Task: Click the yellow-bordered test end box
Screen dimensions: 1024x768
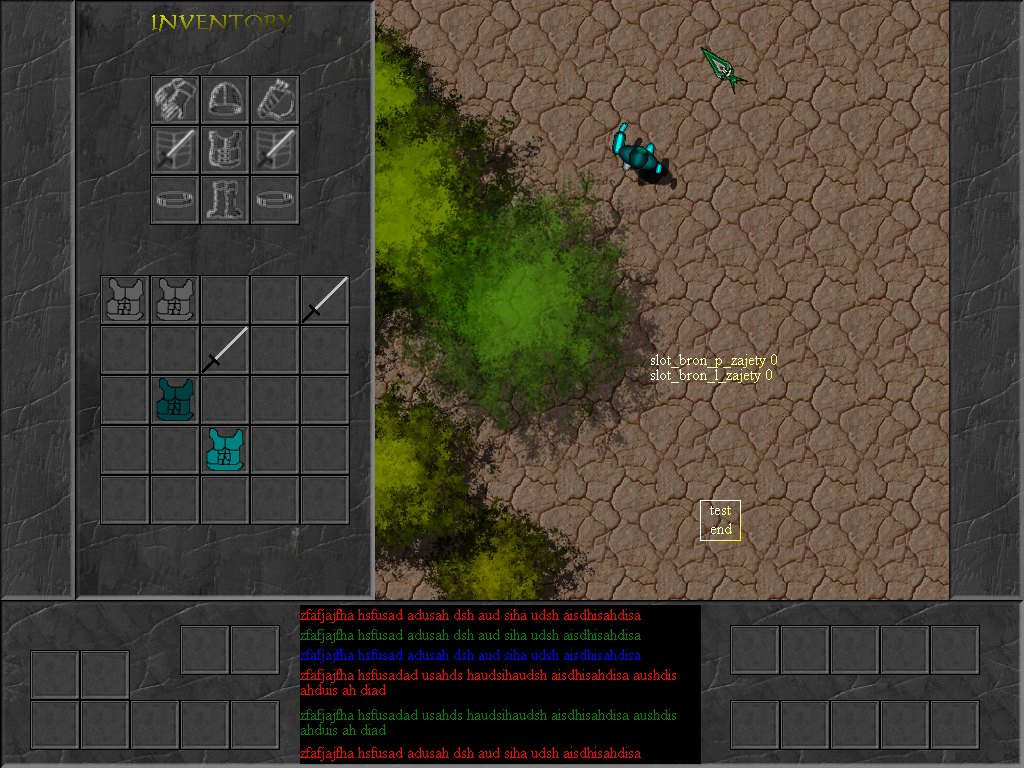Action: pyautogui.click(x=720, y=520)
